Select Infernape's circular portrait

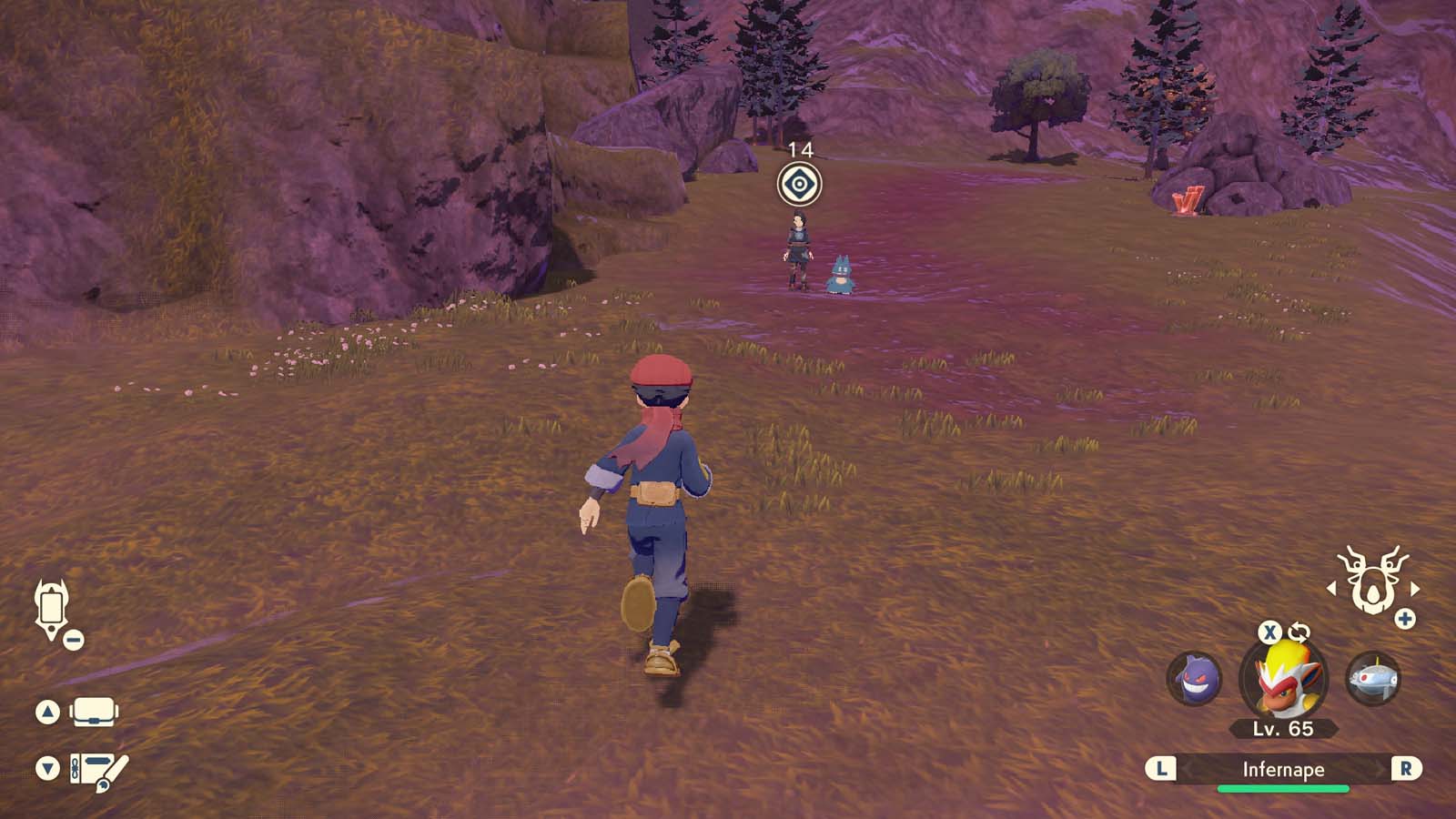click(x=1284, y=681)
